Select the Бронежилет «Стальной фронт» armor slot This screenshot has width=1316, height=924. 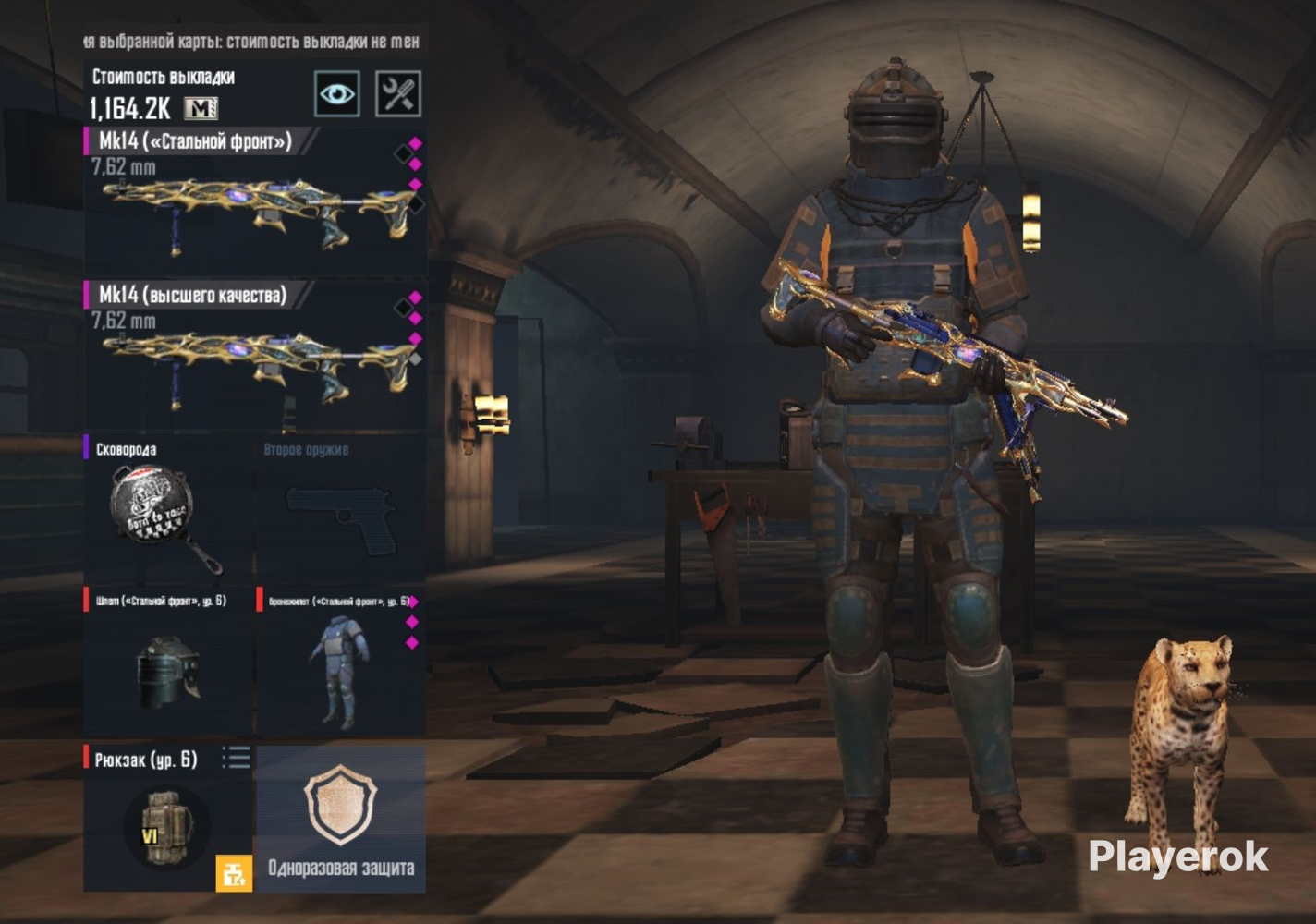pos(340,661)
